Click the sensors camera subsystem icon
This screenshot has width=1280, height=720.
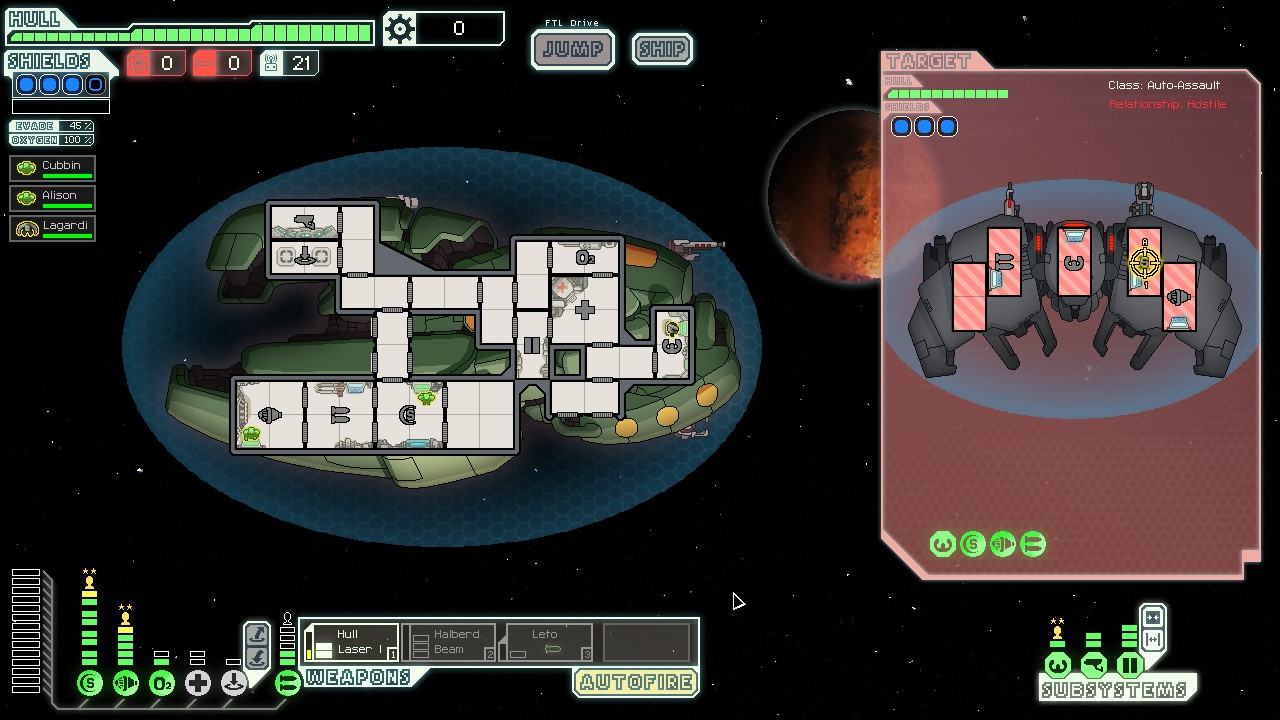[1094, 665]
